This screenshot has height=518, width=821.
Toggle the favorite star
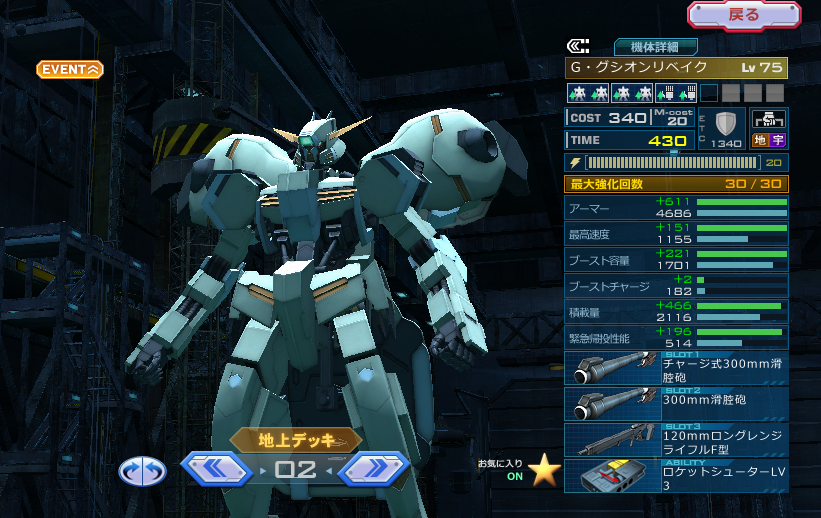coord(545,471)
